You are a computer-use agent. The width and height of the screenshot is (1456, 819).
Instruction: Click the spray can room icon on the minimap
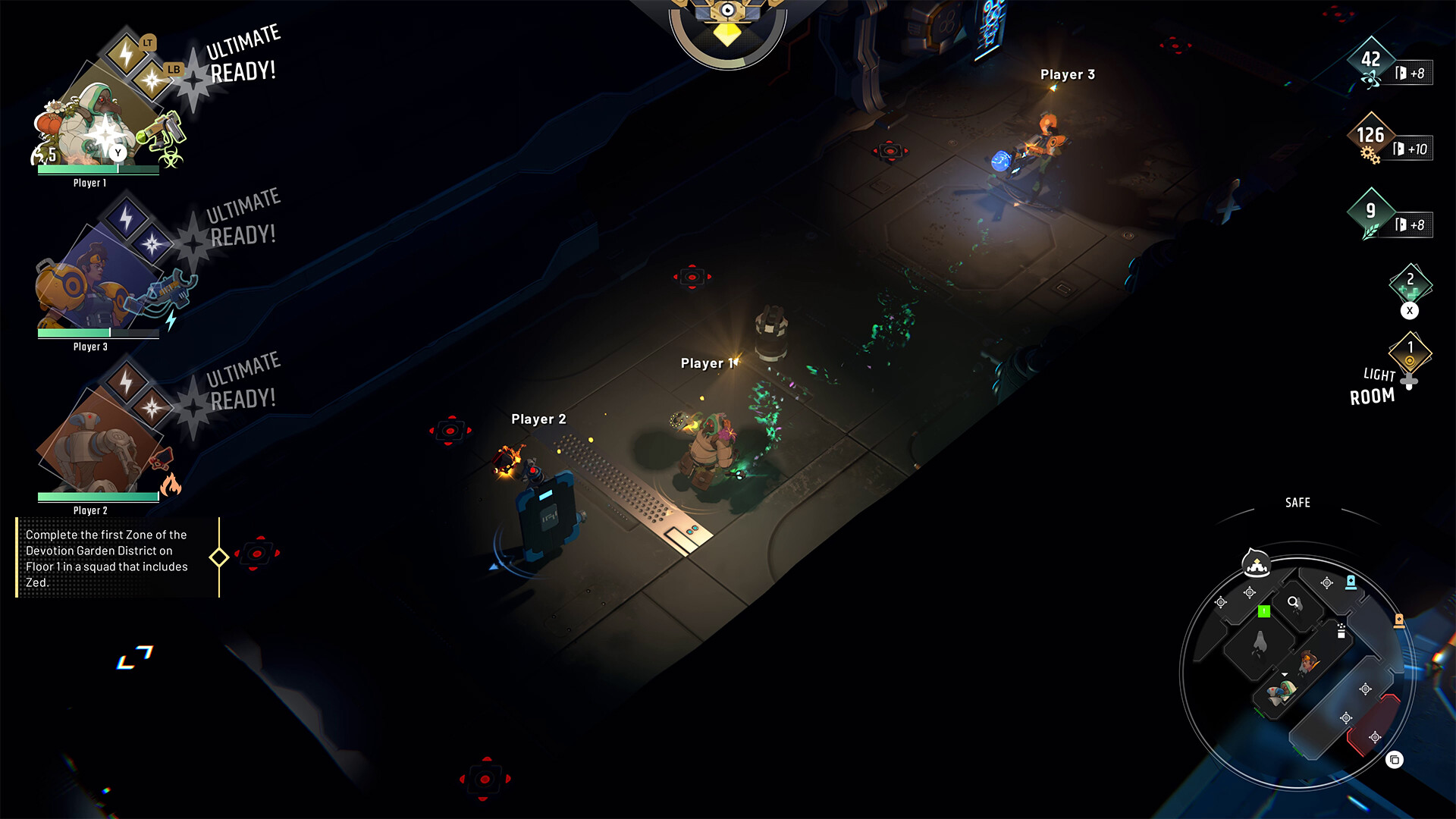click(x=1340, y=630)
